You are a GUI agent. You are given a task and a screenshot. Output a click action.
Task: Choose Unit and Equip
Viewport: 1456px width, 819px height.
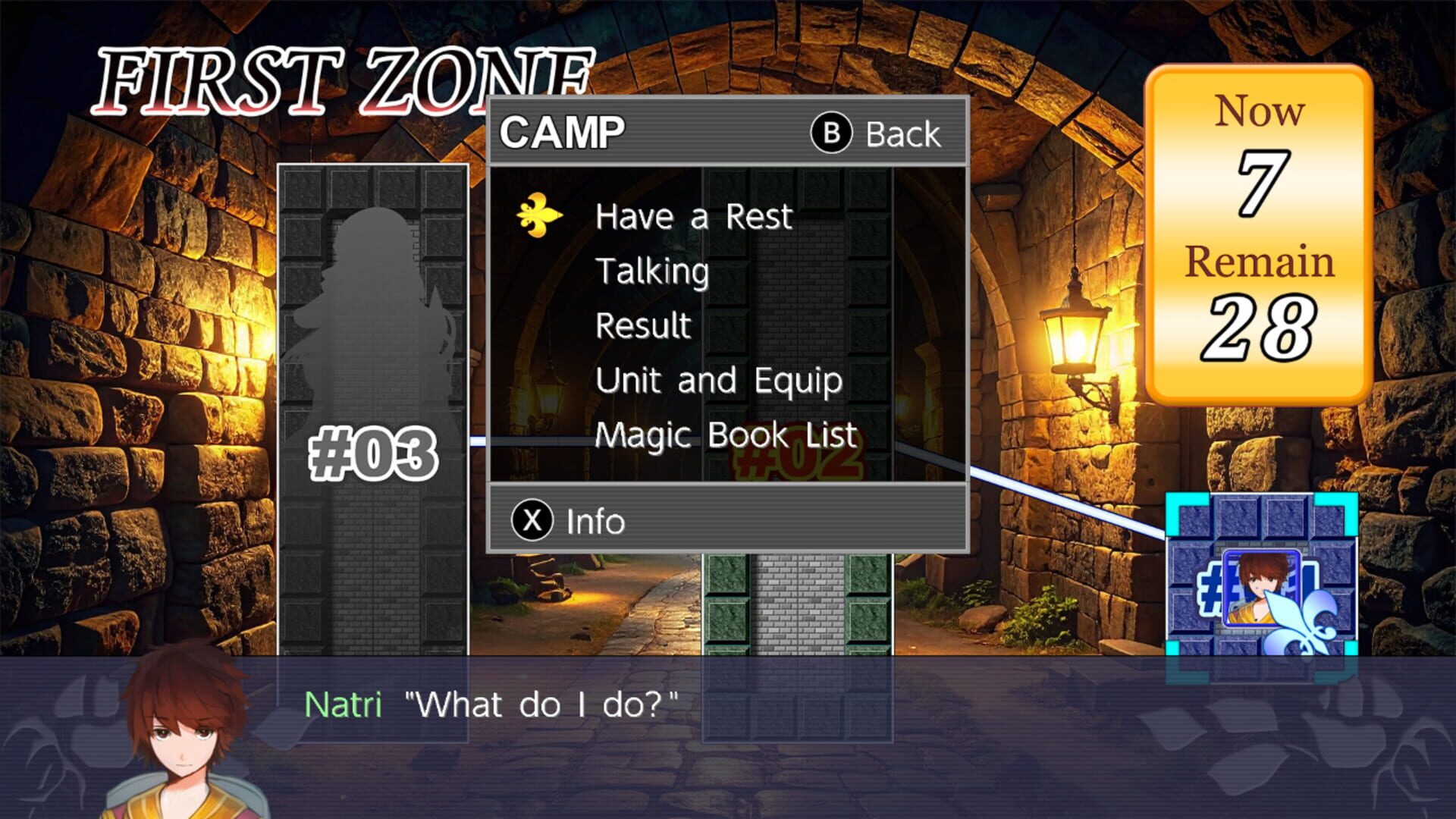pyautogui.click(x=718, y=380)
